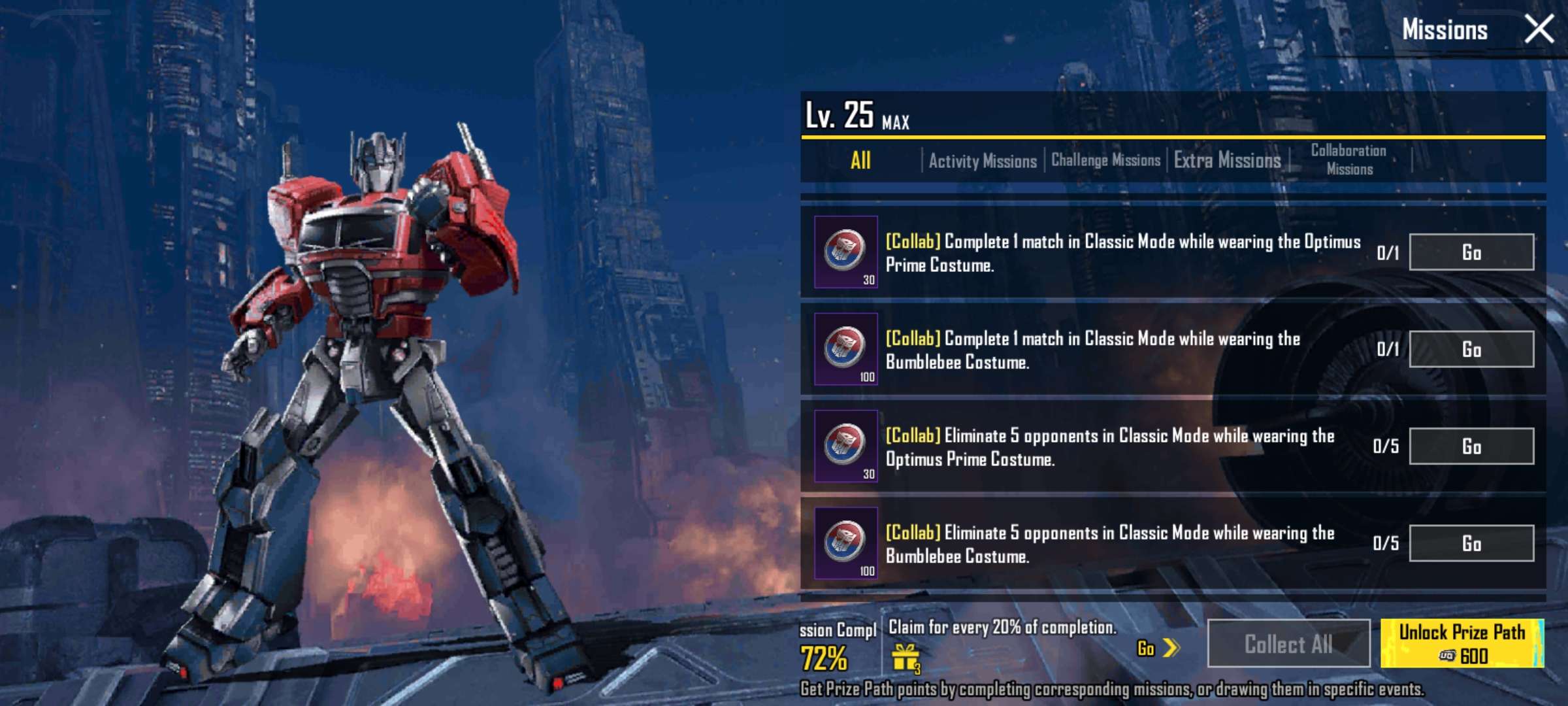Open the Activity Missions tab

tap(982, 161)
